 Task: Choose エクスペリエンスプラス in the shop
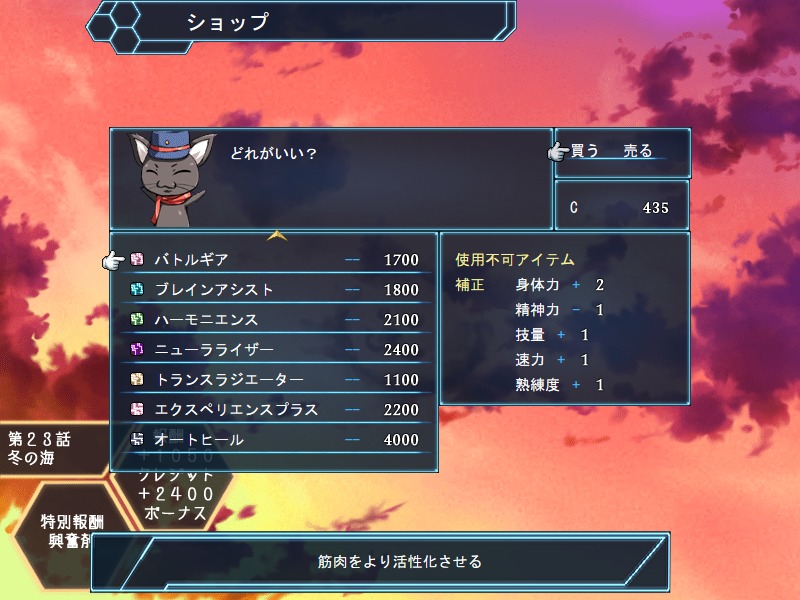(x=273, y=410)
